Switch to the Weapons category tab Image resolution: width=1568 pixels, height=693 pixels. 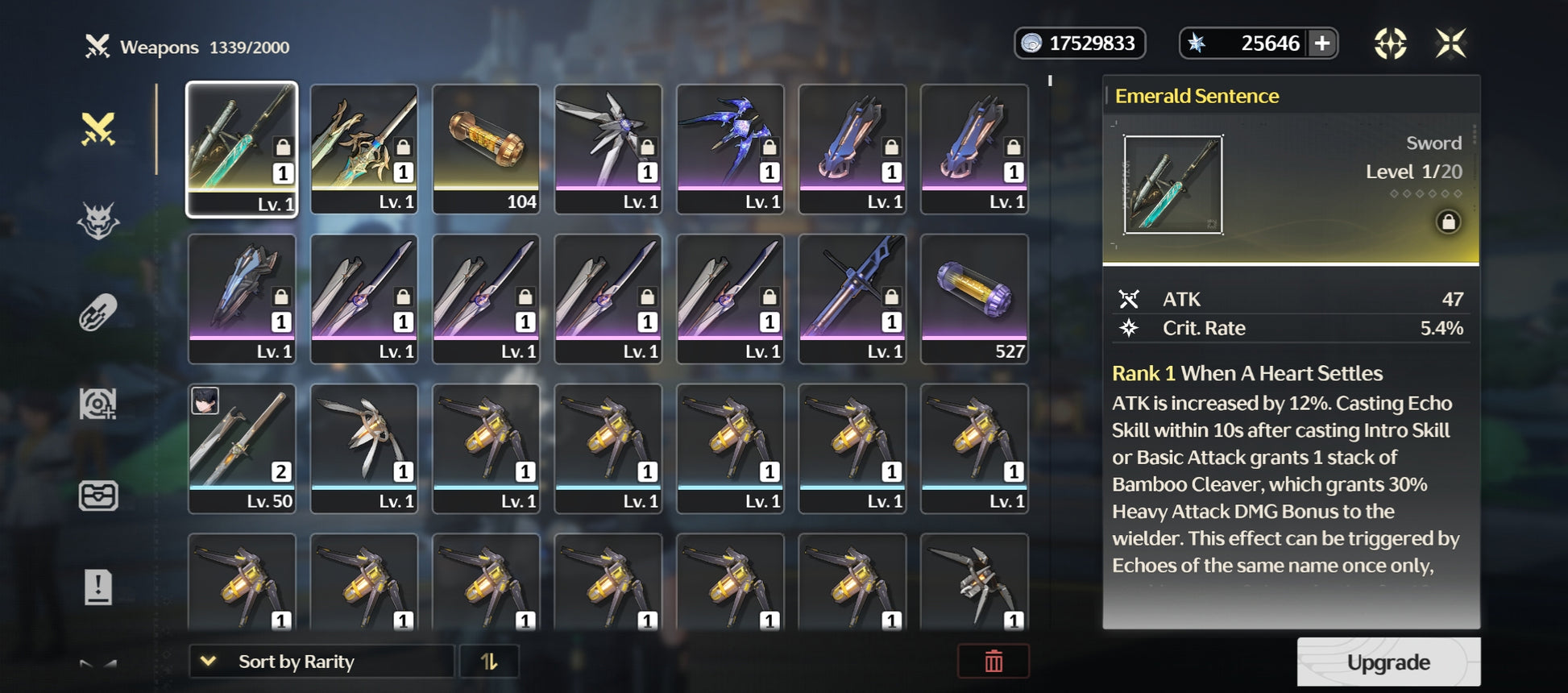pyautogui.click(x=98, y=129)
